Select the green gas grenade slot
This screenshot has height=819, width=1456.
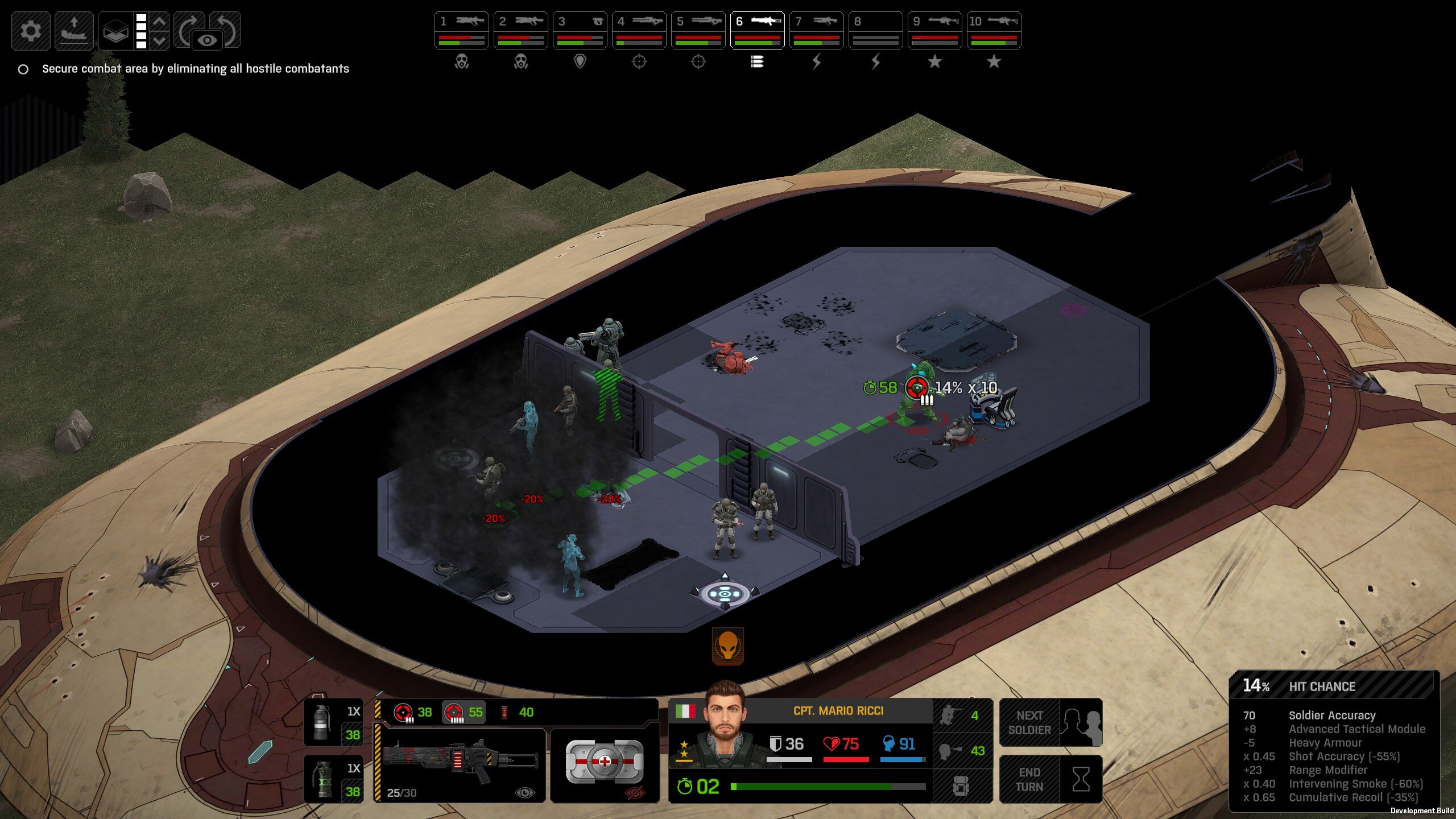click(x=333, y=779)
